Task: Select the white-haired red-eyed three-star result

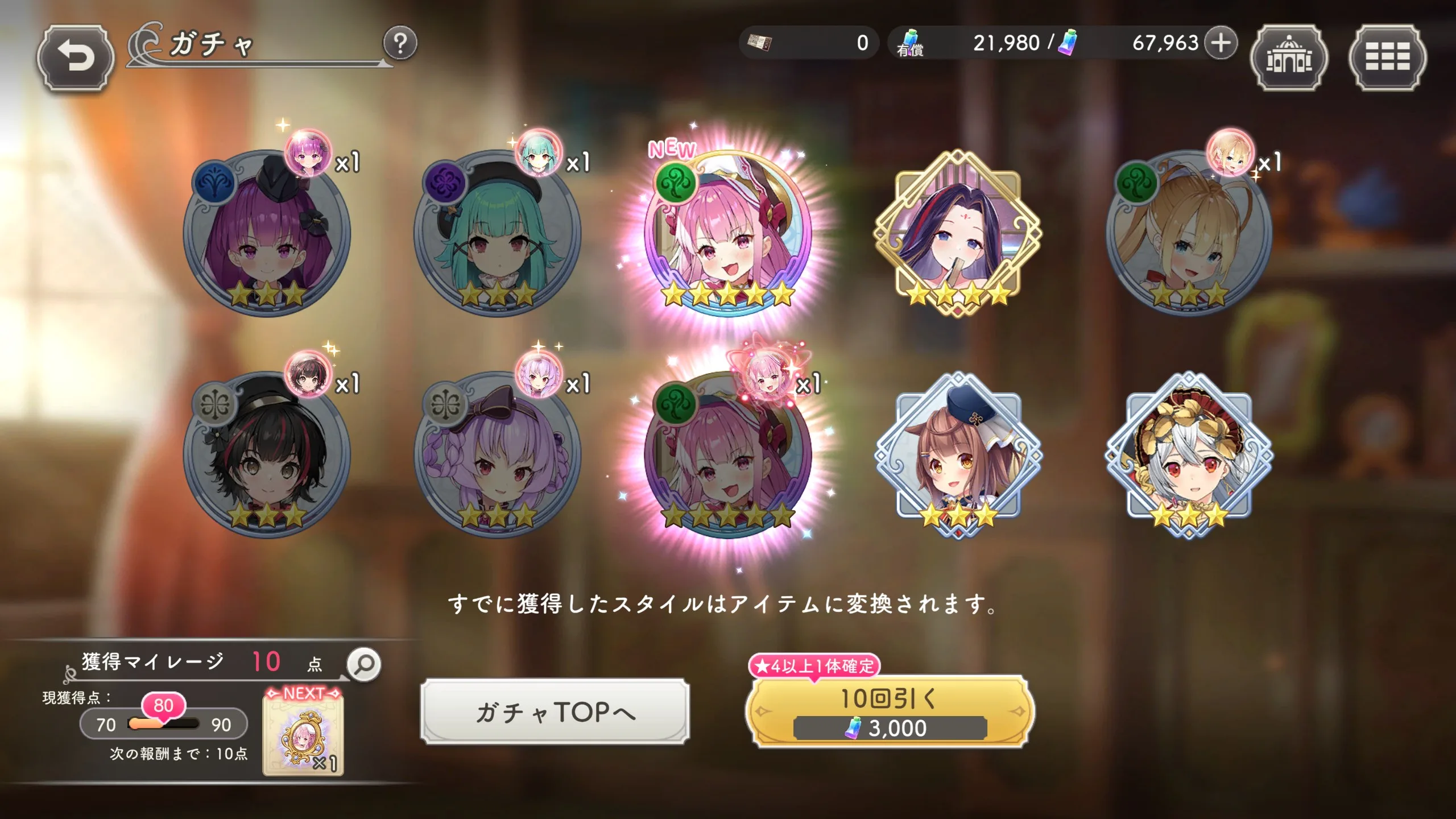Action: pos(1189,455)
